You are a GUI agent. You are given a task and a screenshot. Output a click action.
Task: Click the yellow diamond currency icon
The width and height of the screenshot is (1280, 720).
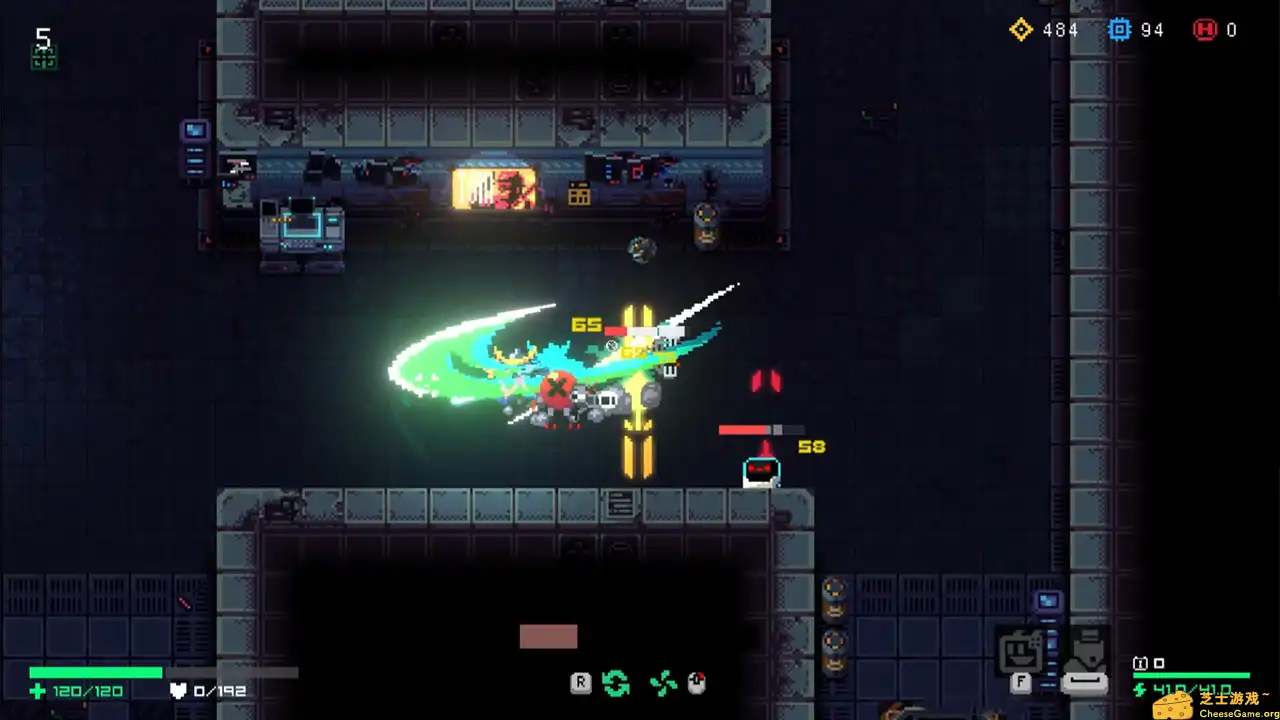(1020, 30)
